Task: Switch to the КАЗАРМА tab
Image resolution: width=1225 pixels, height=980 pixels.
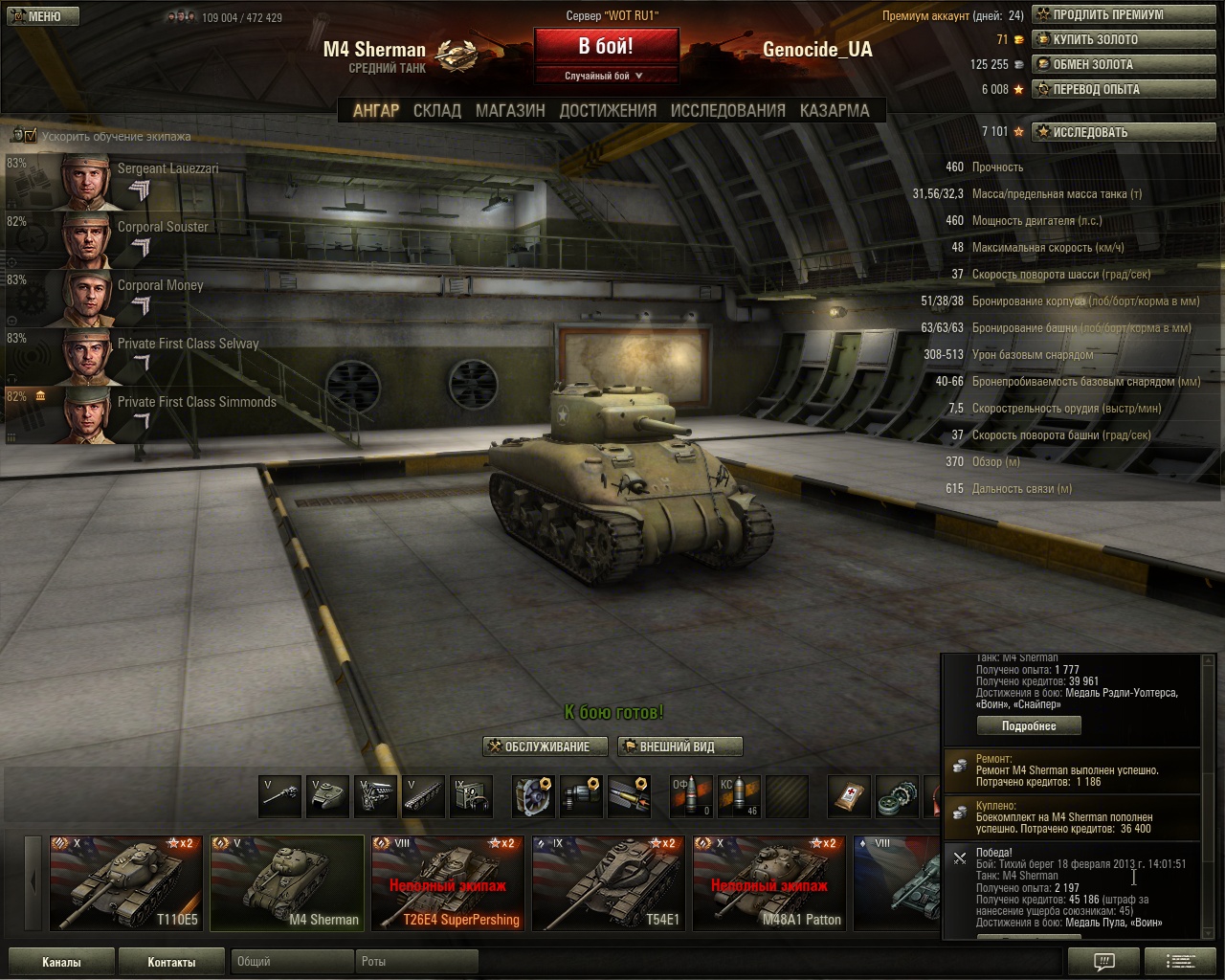Action: 835,110
